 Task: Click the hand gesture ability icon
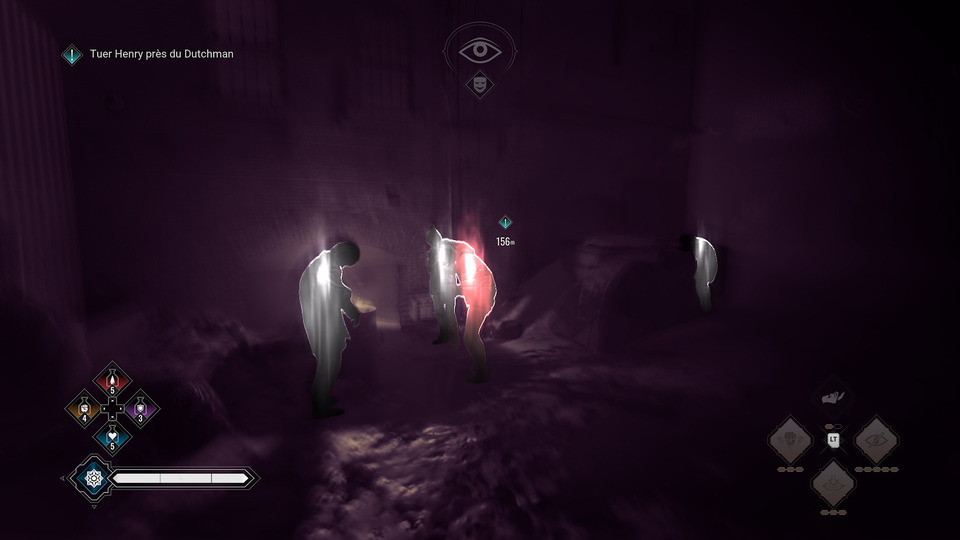click(x=833, y=397)
